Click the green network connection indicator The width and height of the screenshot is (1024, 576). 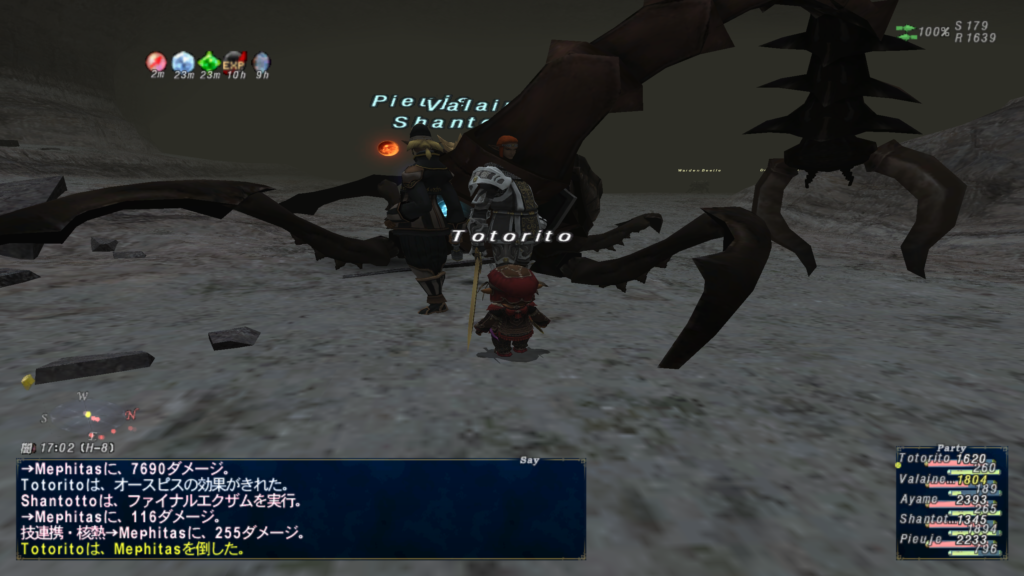[x=905, y=33]
